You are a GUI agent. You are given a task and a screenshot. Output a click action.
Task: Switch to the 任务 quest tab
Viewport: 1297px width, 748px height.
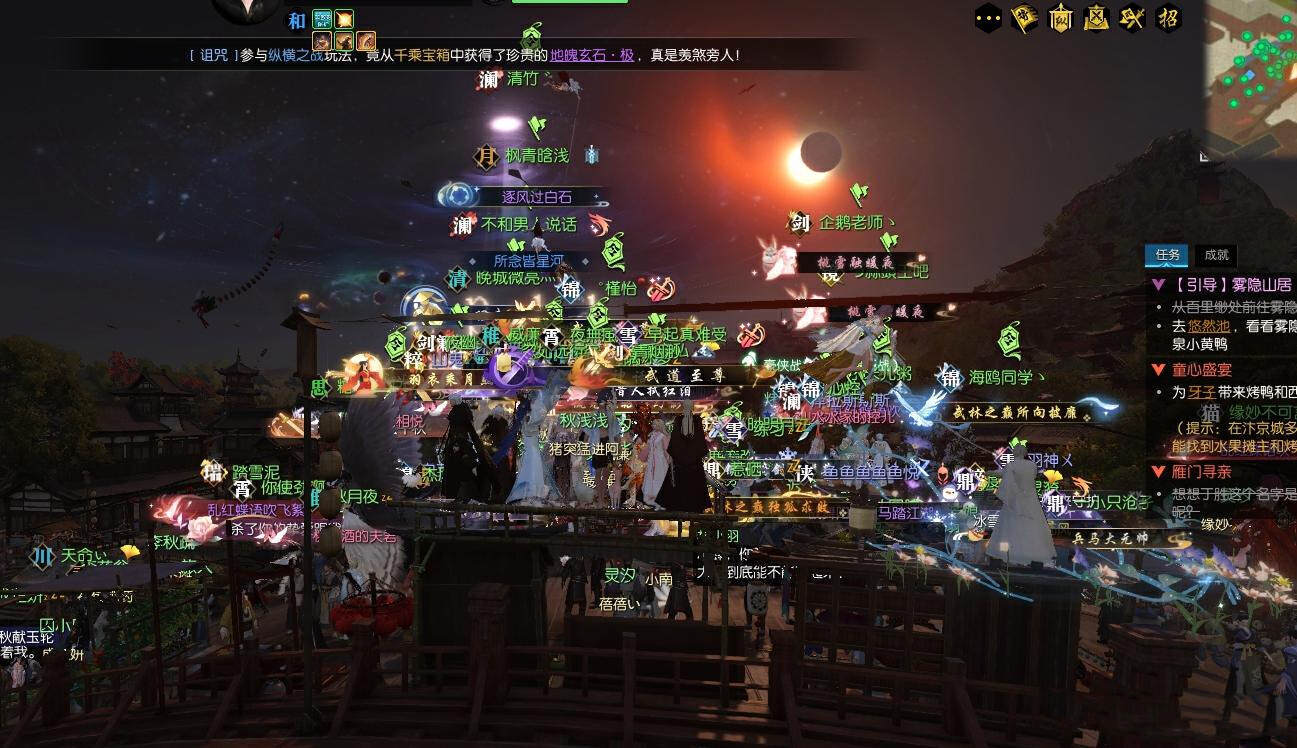[1168, 255]
